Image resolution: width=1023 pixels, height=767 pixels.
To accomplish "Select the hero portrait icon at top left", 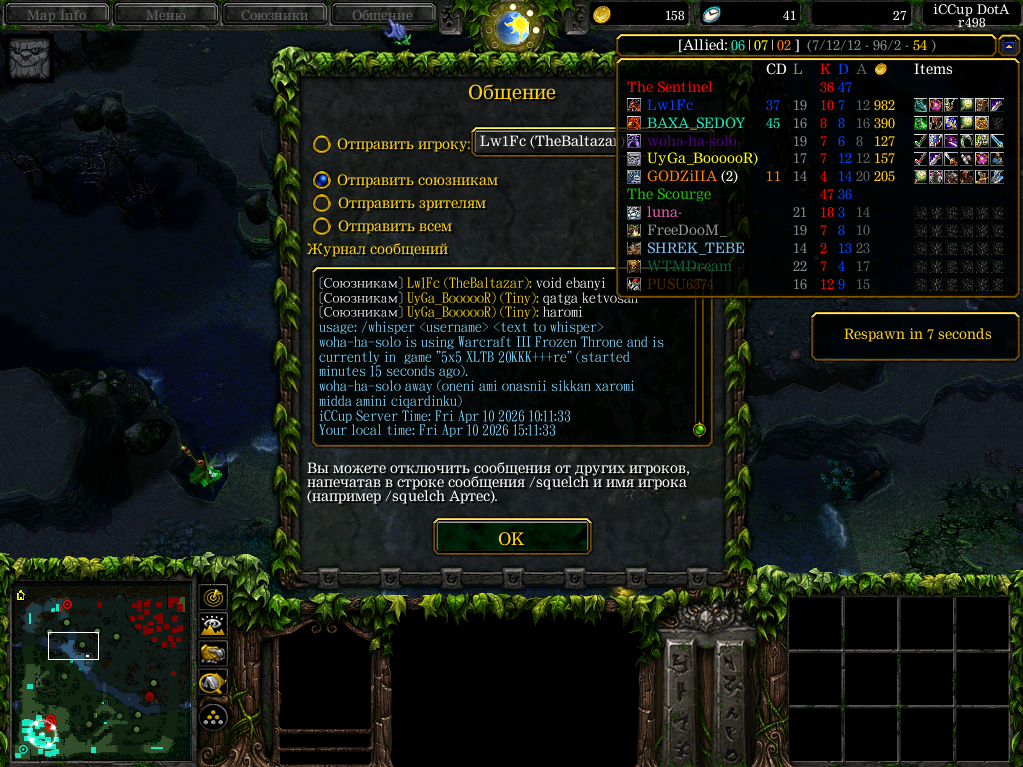I will point(29,59).
